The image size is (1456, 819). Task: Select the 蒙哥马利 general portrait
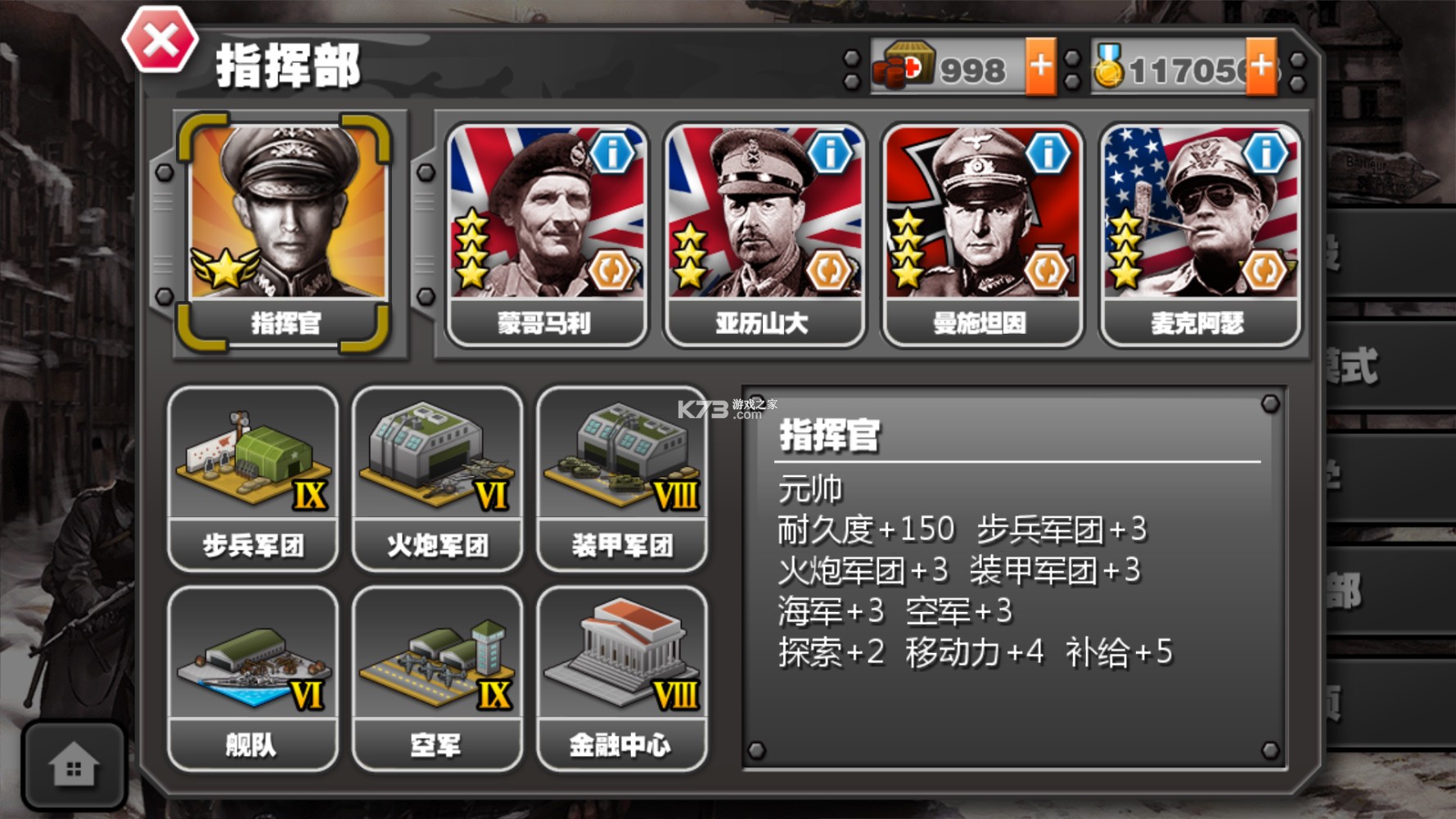(544, 217)
